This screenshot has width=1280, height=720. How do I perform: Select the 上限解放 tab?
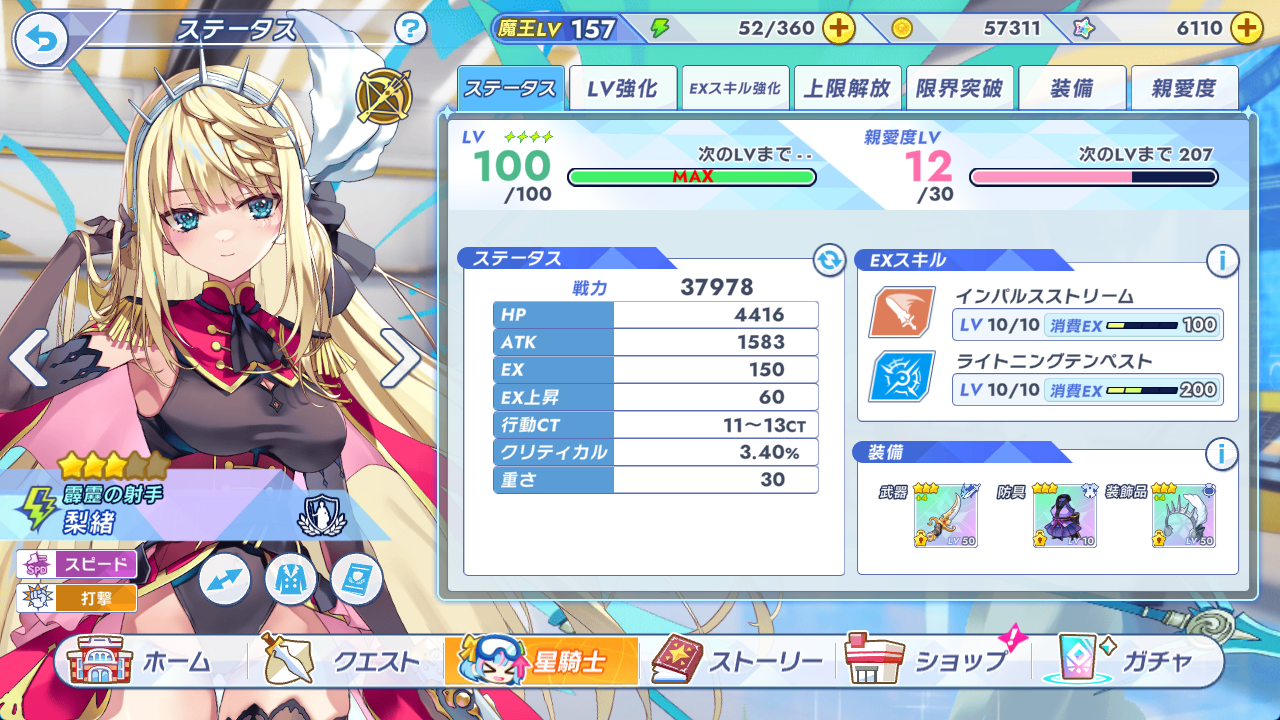847,89
